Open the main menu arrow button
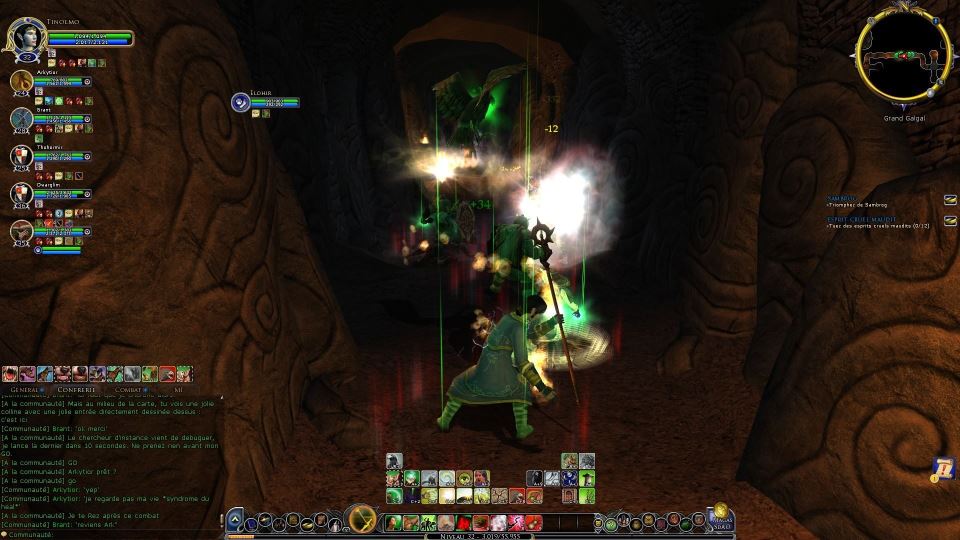The image size is (960, 540). point(234,519)
